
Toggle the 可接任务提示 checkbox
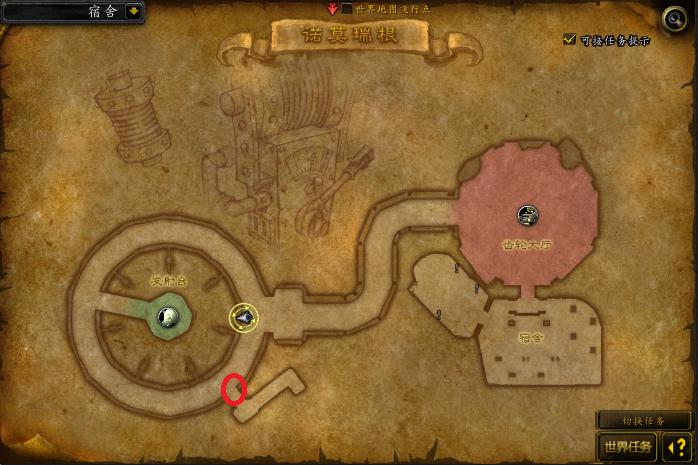(570, 39)
